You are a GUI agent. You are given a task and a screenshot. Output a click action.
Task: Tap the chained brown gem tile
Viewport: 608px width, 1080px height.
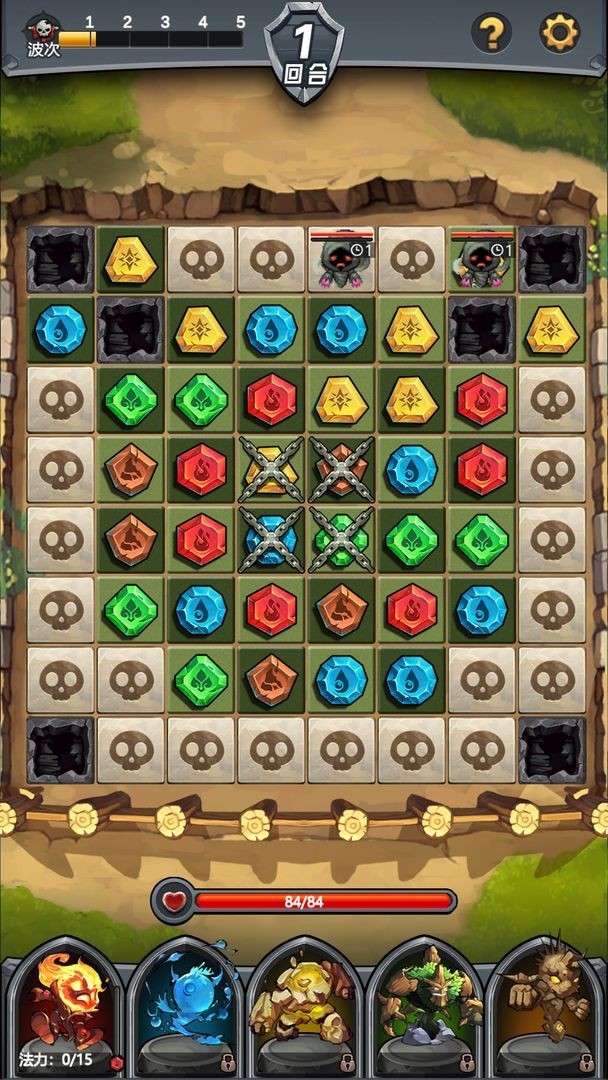point(341,469)
